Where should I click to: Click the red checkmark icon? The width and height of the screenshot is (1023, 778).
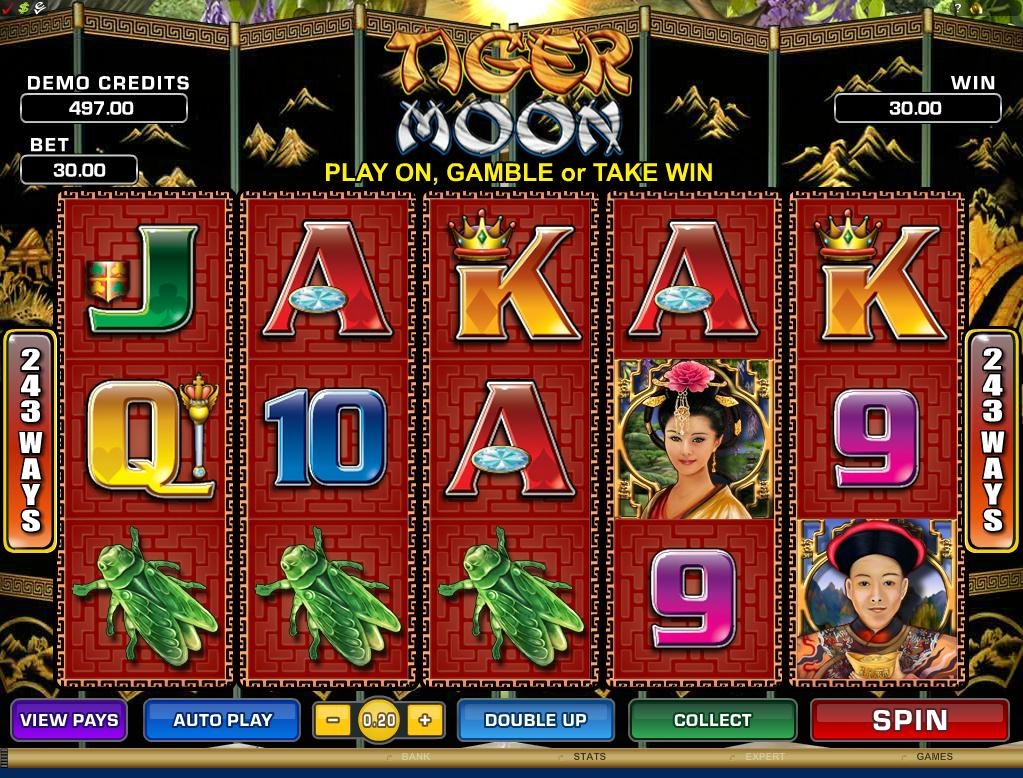8,8
